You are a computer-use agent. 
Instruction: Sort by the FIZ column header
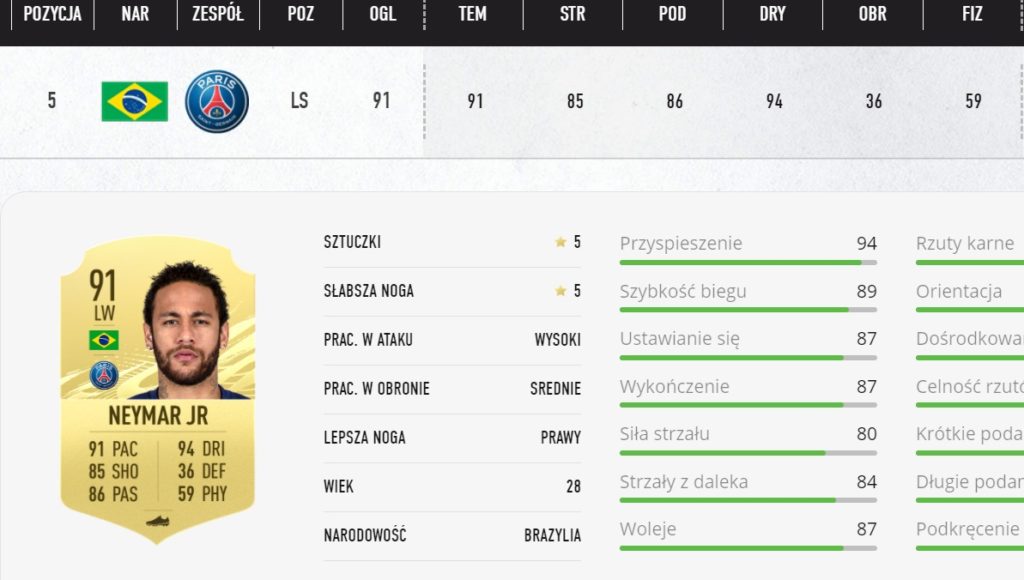click(x=972, y=14)
